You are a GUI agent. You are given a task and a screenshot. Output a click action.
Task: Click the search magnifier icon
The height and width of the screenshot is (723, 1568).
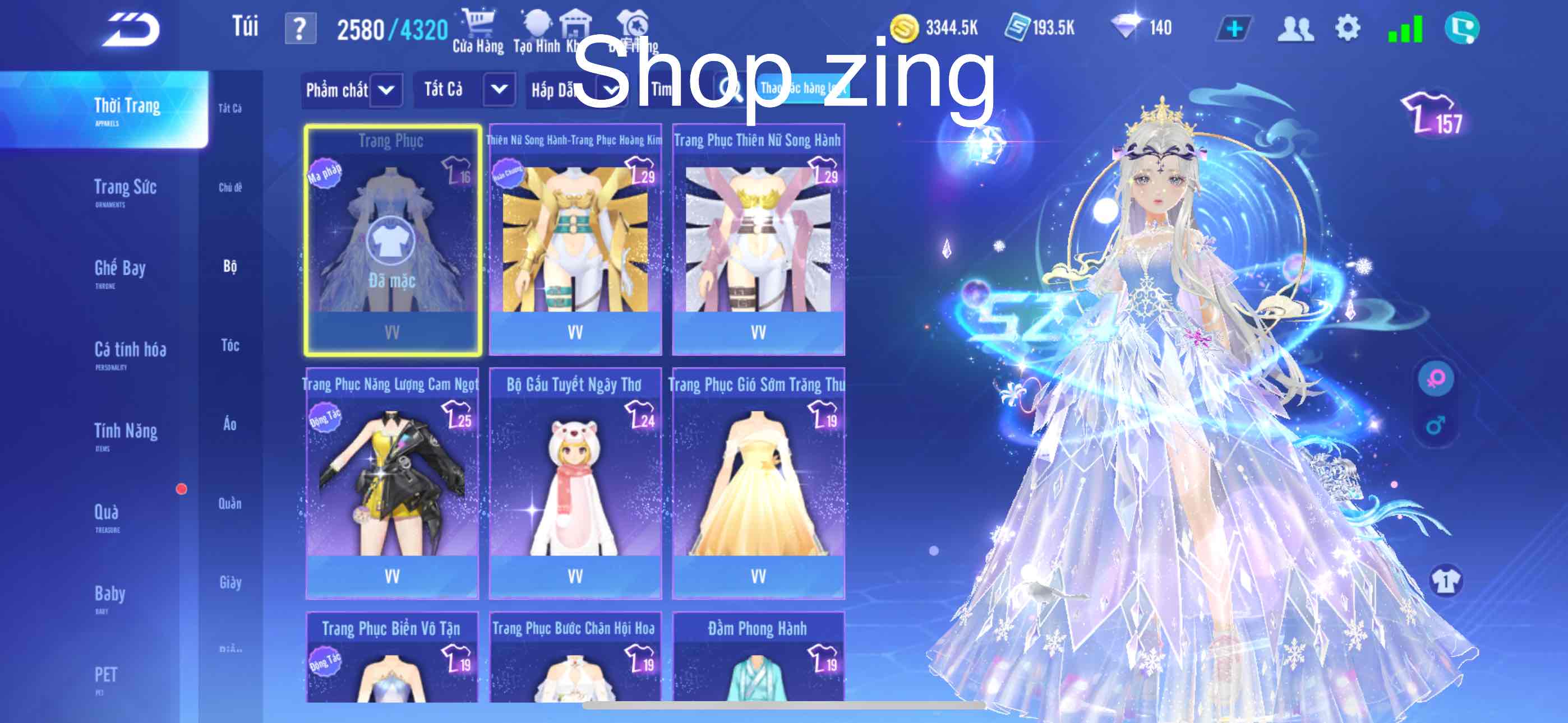coord(728,89)
